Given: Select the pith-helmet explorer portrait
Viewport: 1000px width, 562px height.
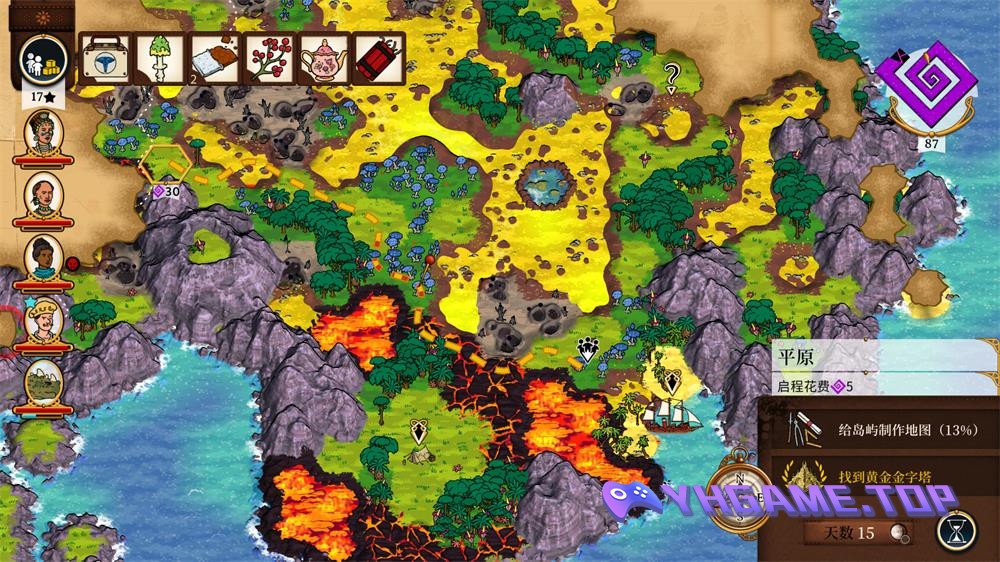Looking at the screenshot, I should pyautogui.click(x=43, y=320).
